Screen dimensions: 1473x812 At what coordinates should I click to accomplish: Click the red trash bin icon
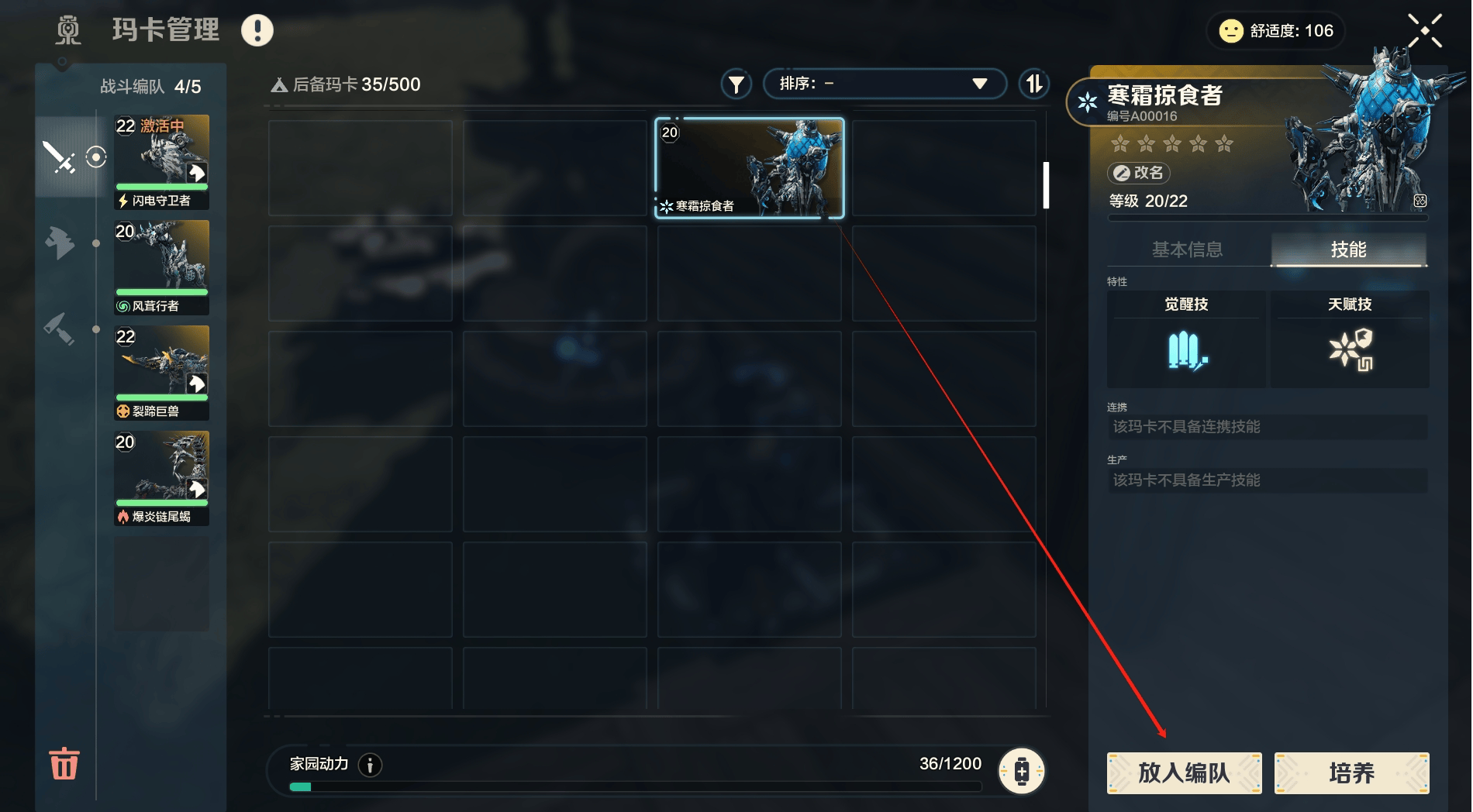(64, 764)
